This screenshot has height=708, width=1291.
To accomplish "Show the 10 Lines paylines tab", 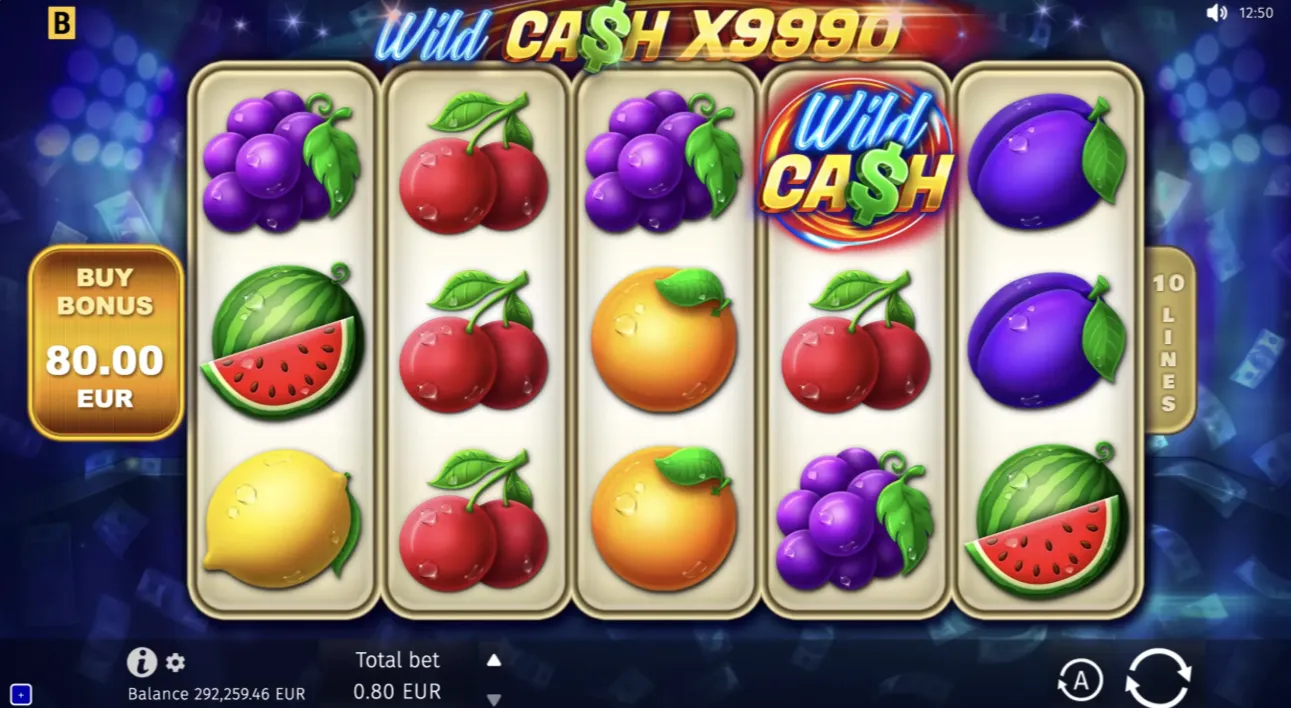I will point(1167,341).
